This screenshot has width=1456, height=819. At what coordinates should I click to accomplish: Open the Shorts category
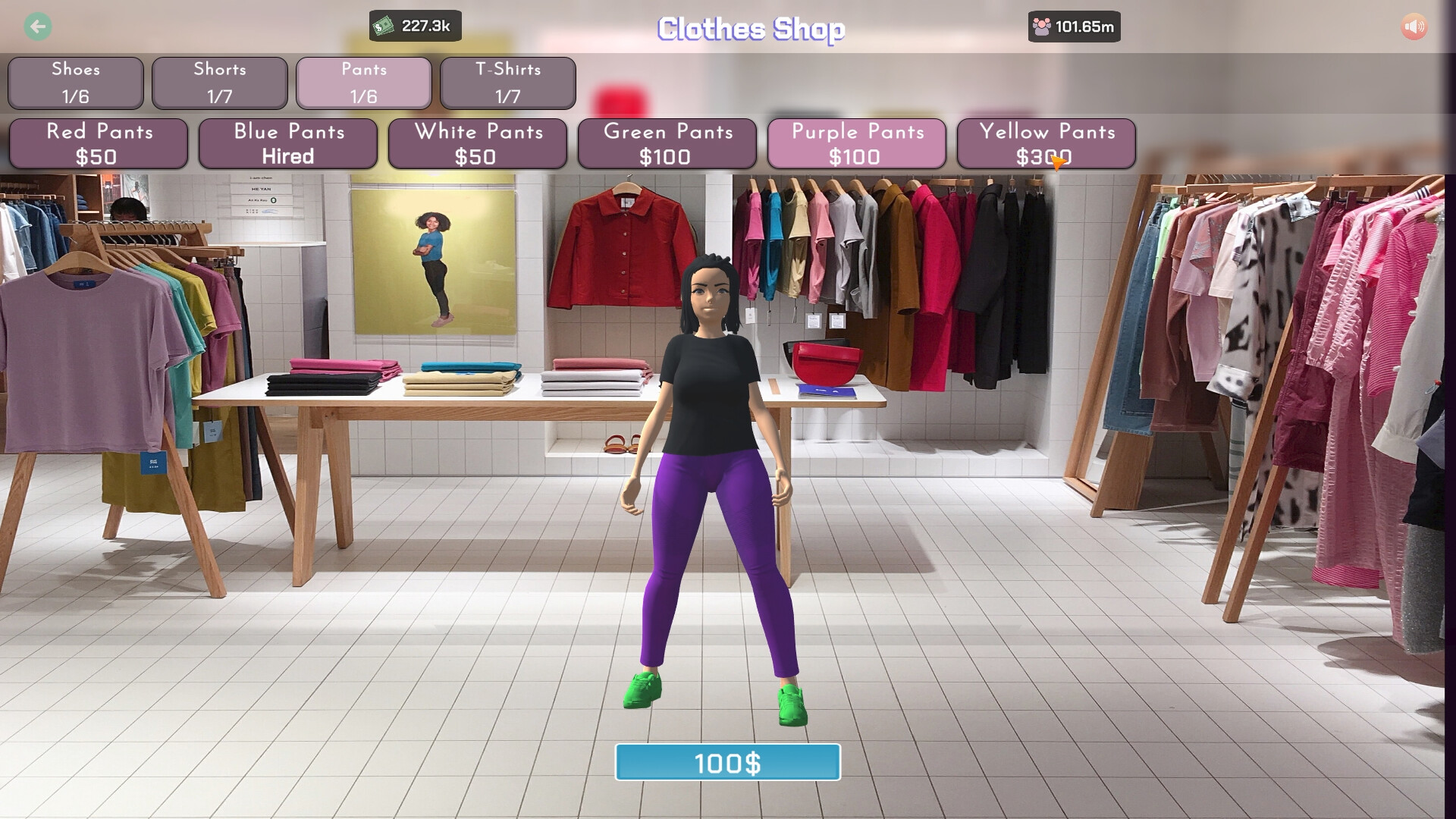tap(219, 83)
